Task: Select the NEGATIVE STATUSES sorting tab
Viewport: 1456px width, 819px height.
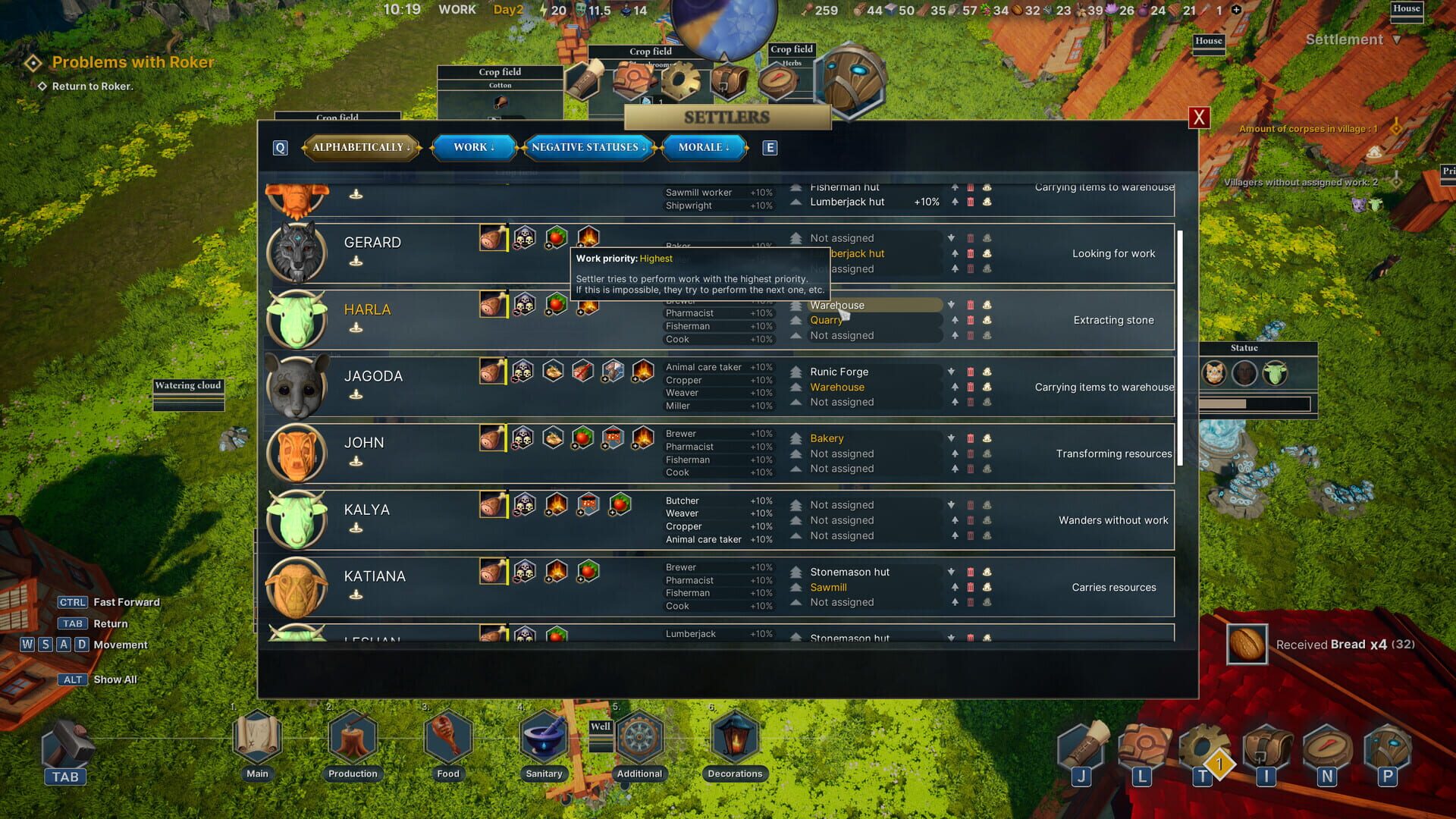Action: 589,147
